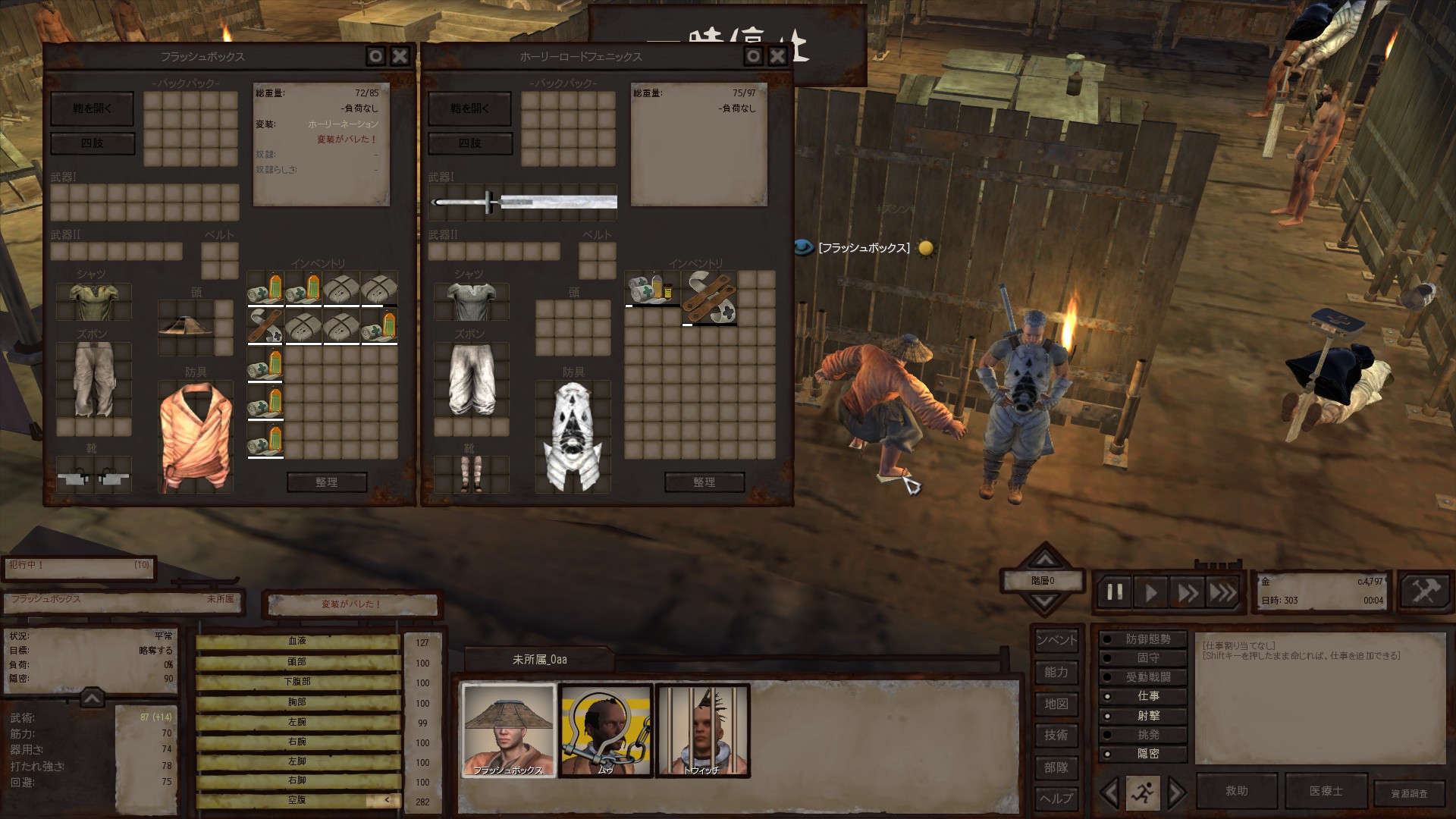Open the 部隊 squad menu
Screen dimensions: 1456x819
point(1056,767)
